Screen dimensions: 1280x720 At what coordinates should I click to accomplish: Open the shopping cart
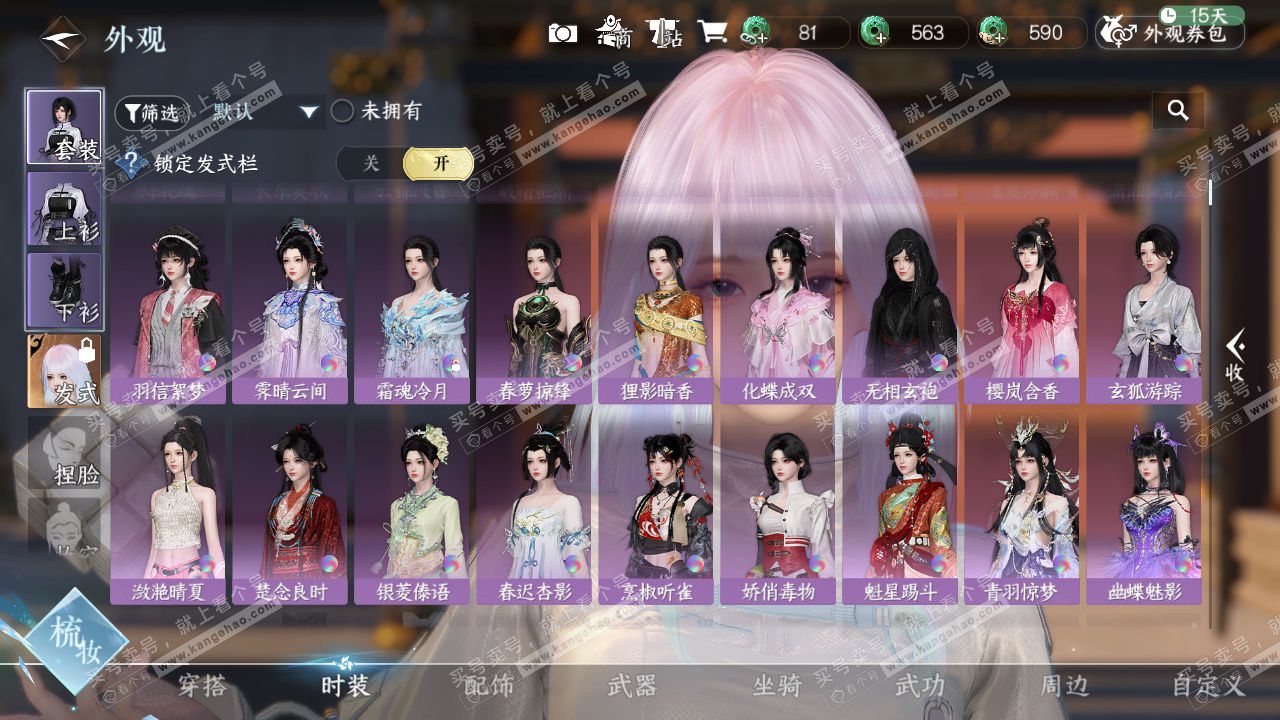(713, 33)
